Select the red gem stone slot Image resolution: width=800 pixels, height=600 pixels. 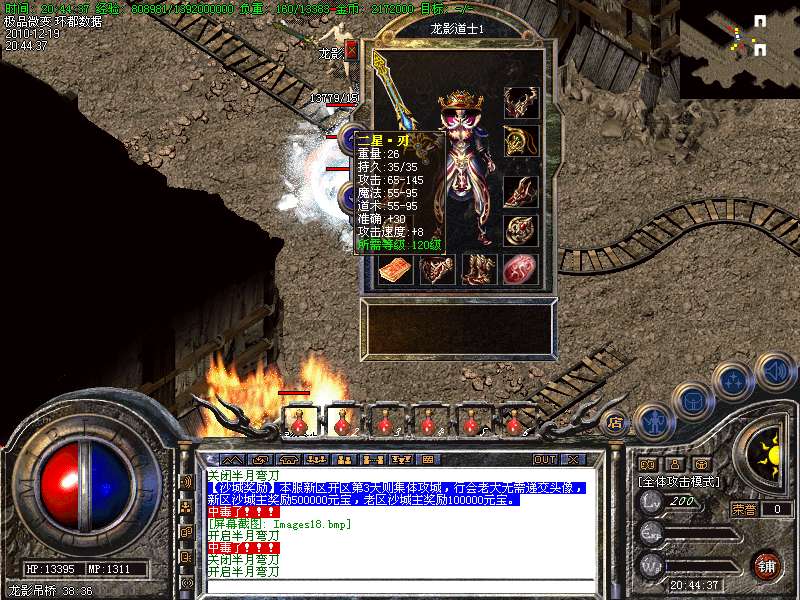pyautogui.click(x=519, y=269)
